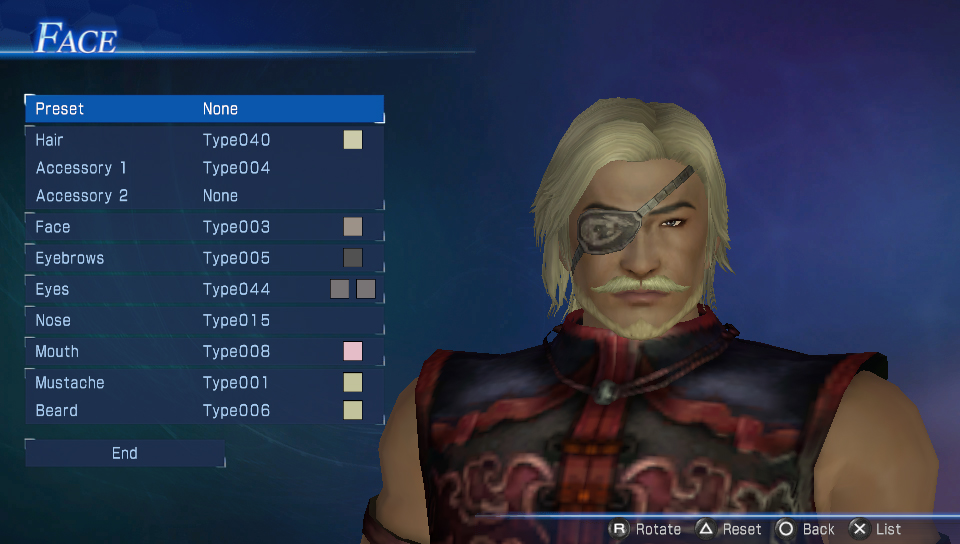Select the Beard color swatch
This screenshot has width=960, height=544.
click(x=353, y=411)
